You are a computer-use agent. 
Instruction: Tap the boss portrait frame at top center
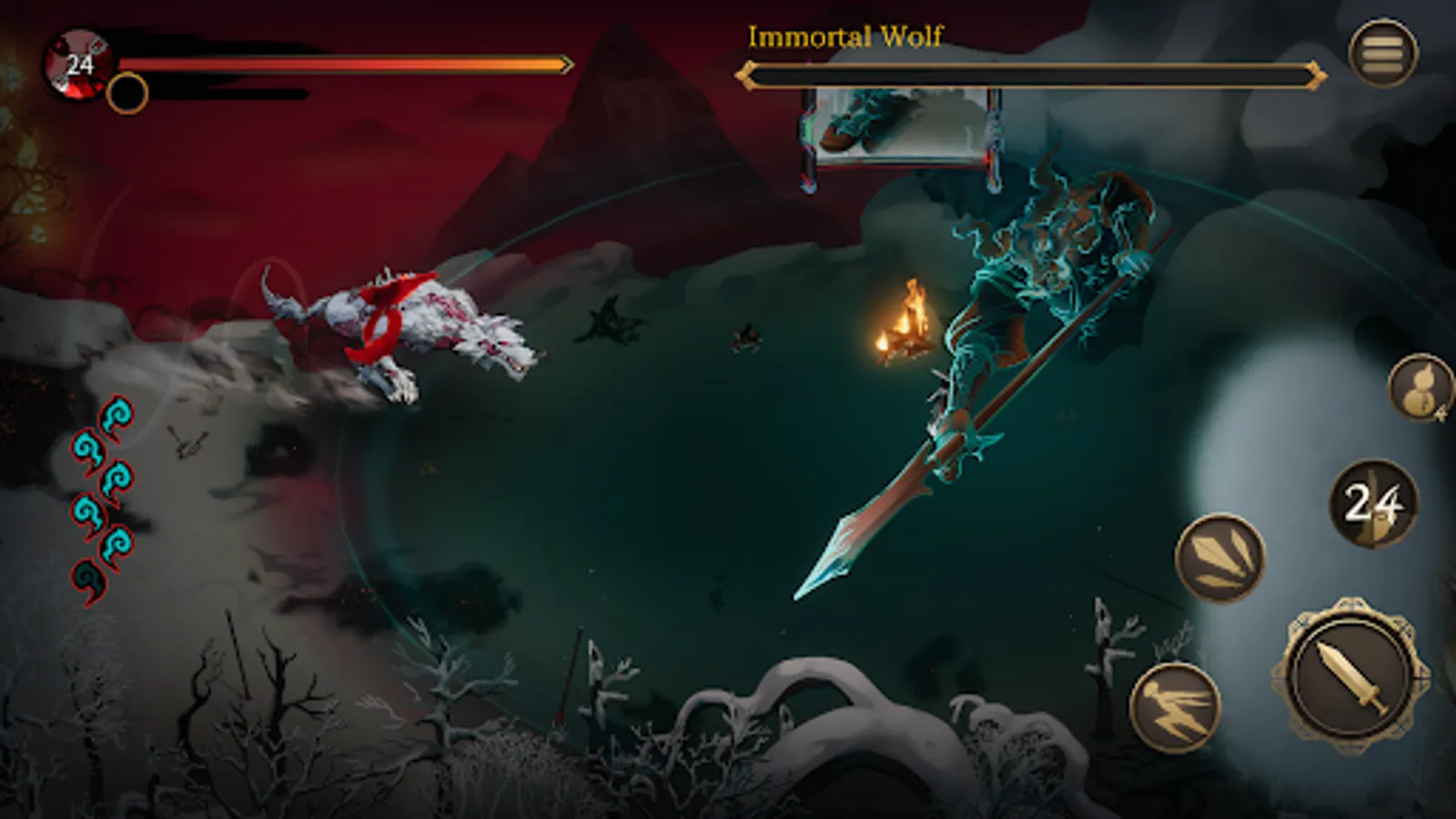point(896,123)
